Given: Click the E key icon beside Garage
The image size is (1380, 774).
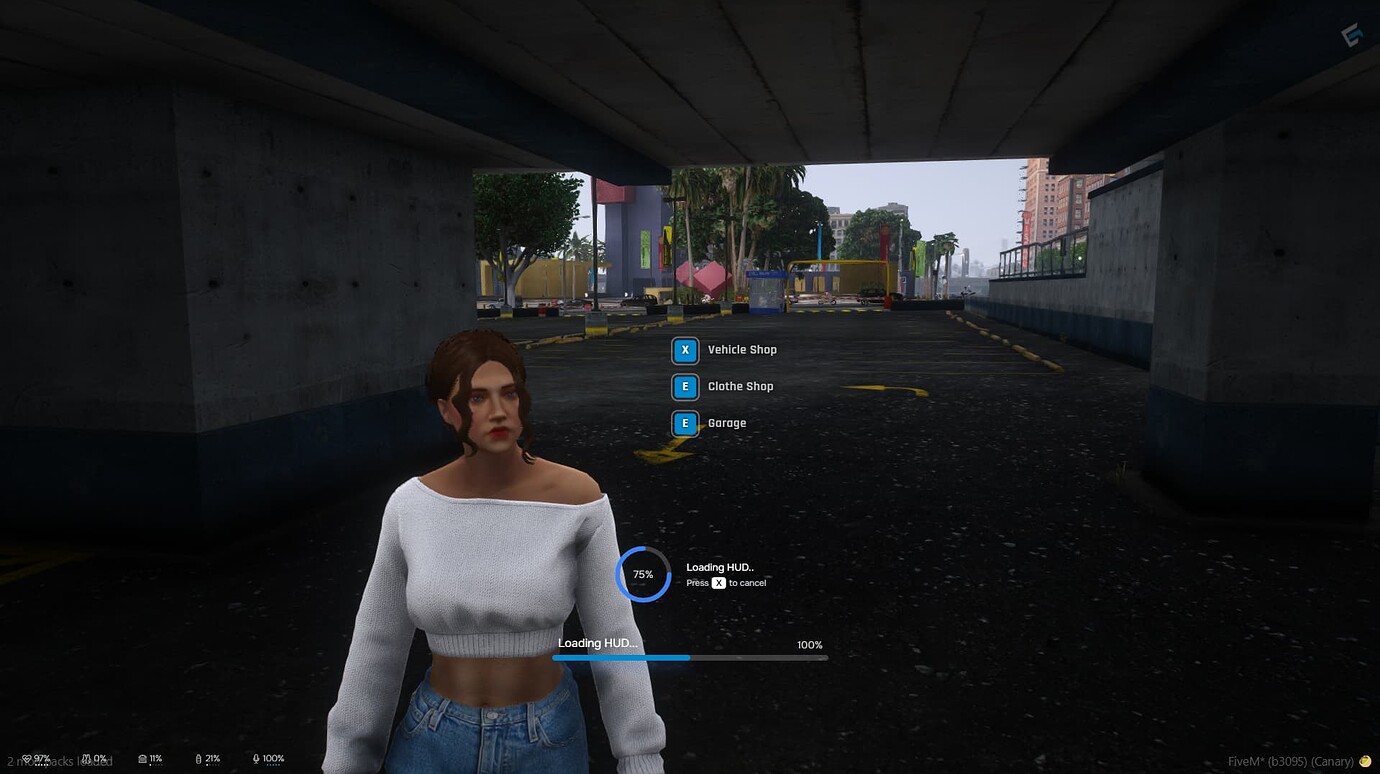Looking at the screenshot, I should point(685,422).
